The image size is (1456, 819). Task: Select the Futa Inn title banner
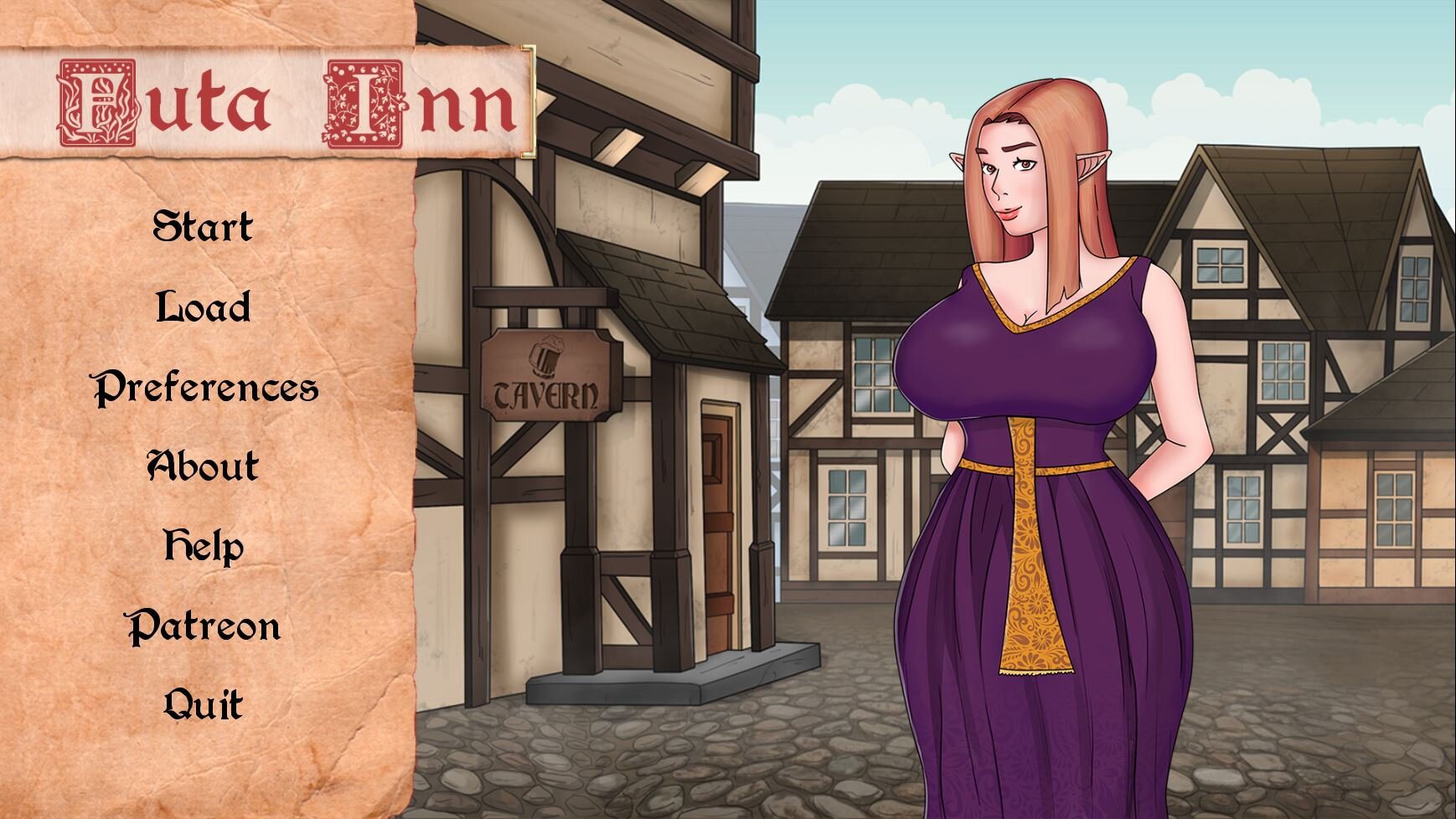pos(268,100)
